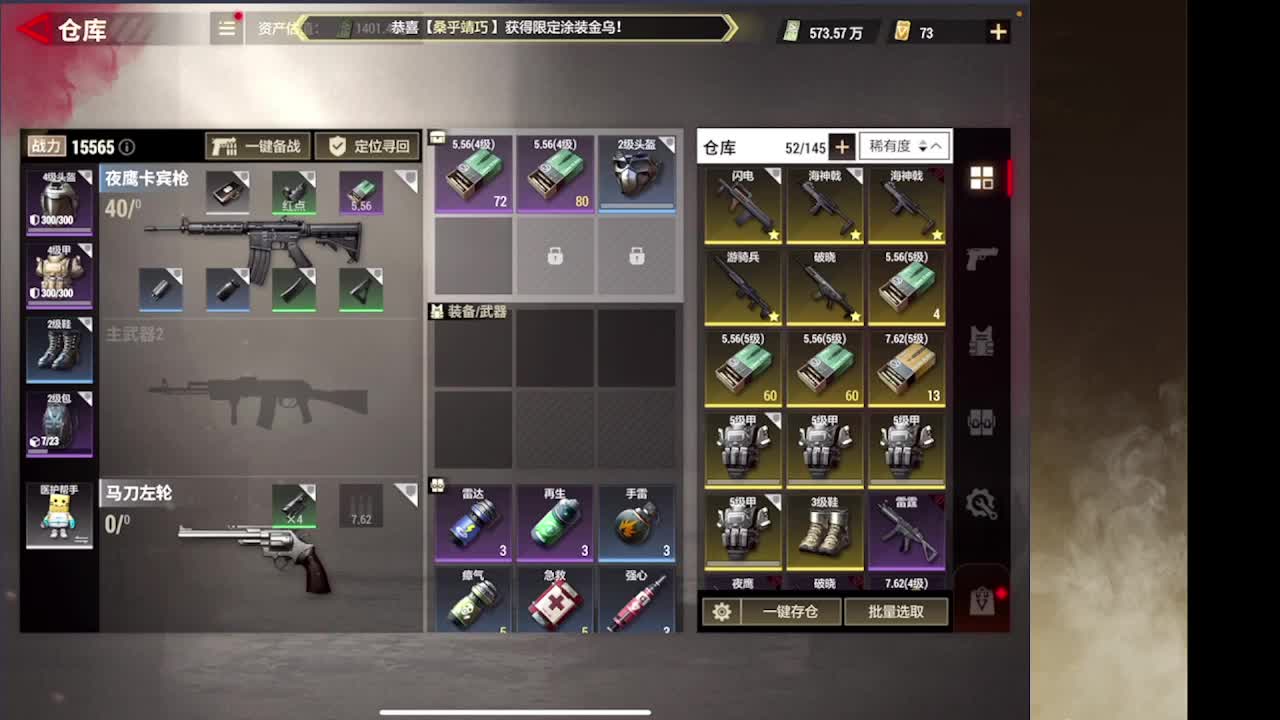This screenshot has height=720, width=1280.
Task: Expand the announcement banner via its right arrow
Action: coord(731,29)
